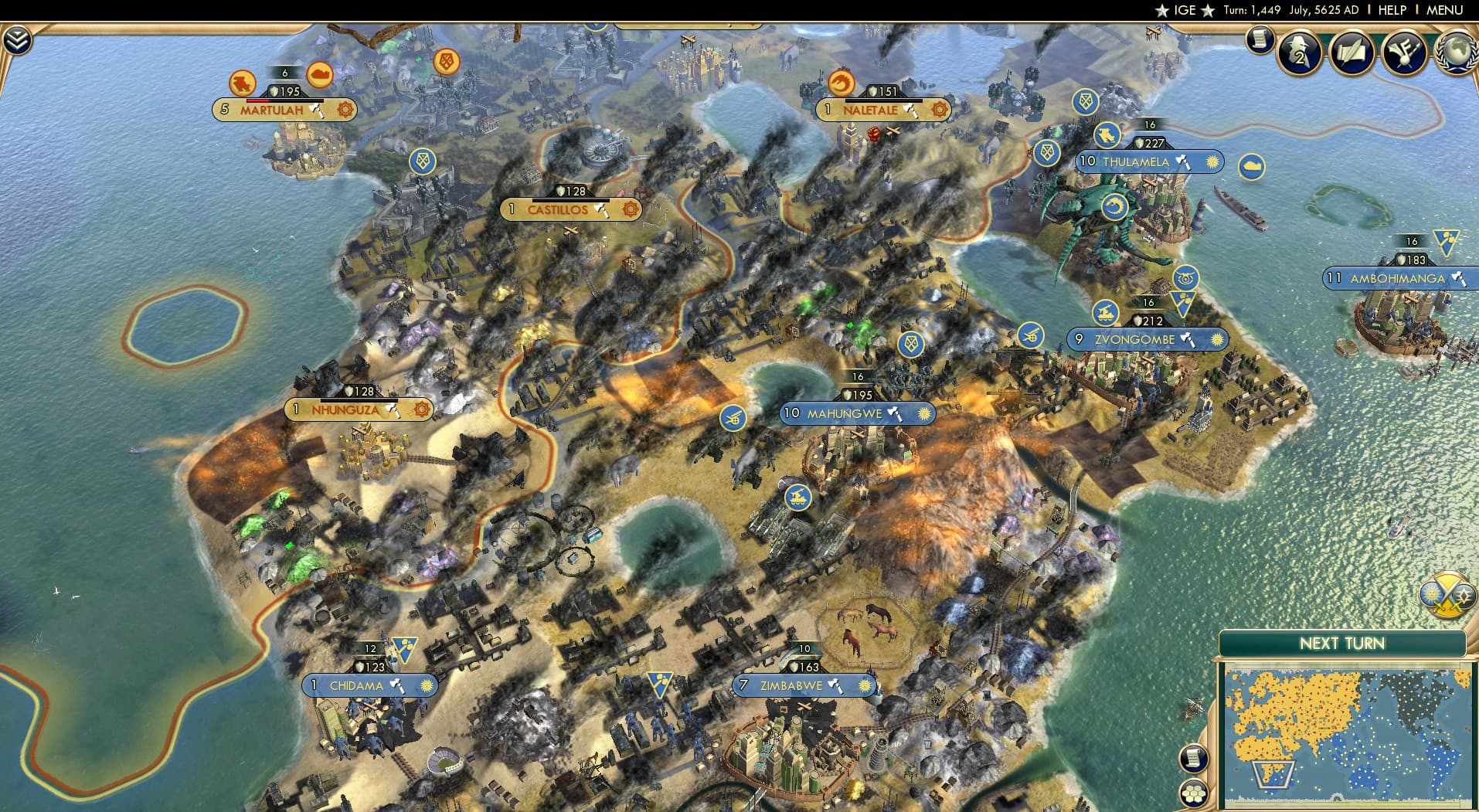Open HELP from the top bar
Viewport: 1479px width, 812px height.
[x=1391, y=10]
